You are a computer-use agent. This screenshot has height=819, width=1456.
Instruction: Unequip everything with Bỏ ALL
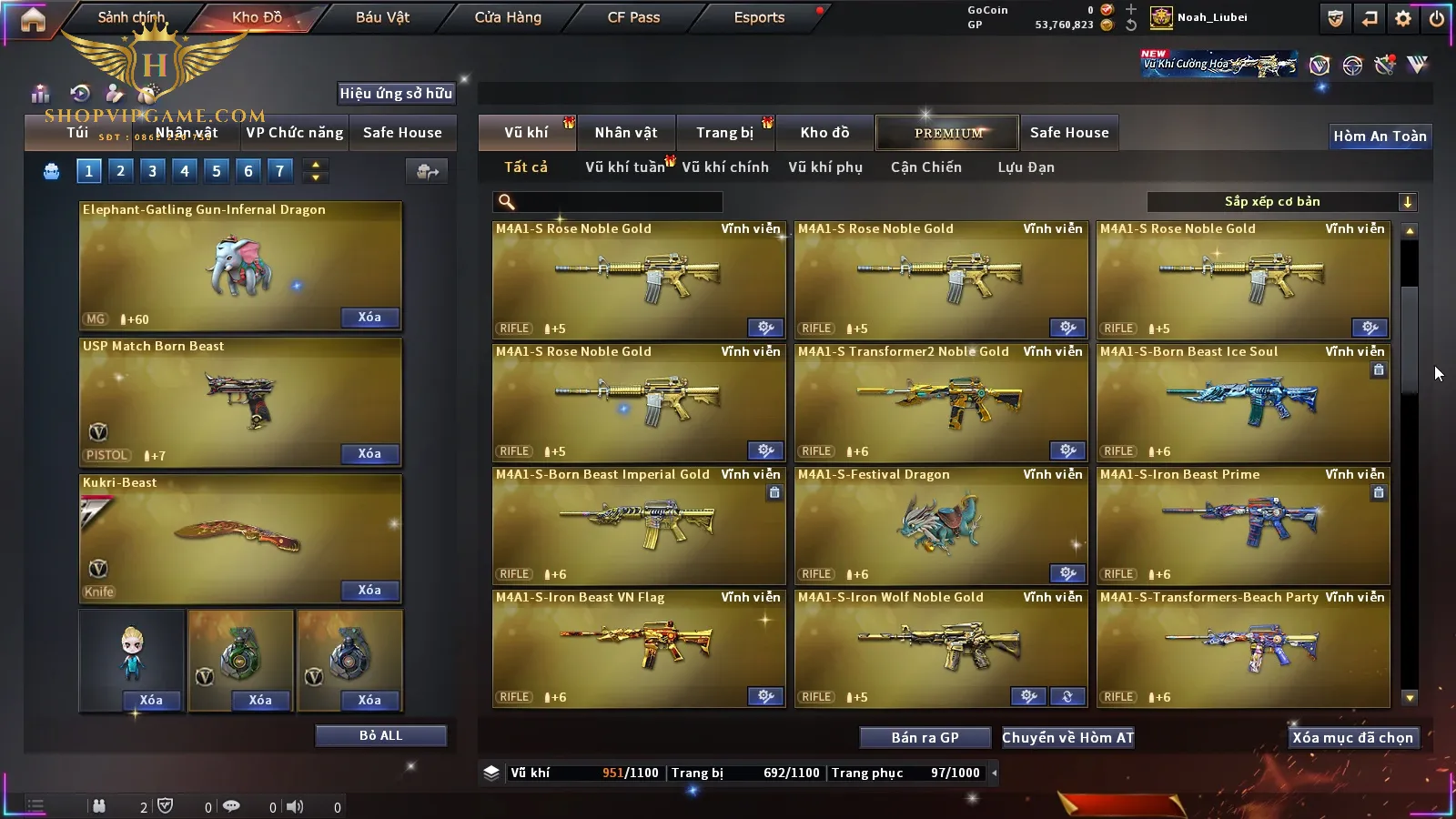380,735
